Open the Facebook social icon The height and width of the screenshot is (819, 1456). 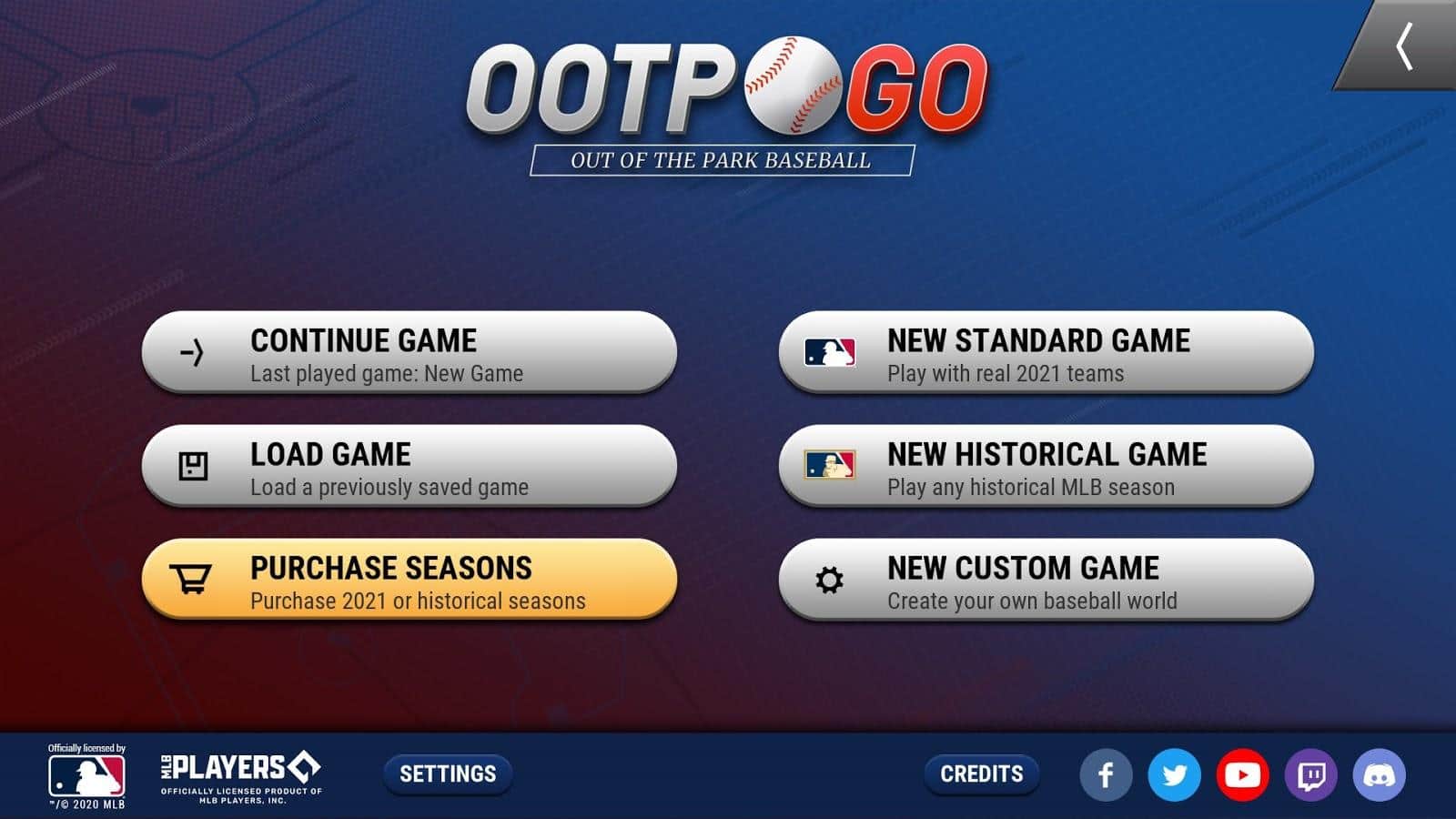pos(1107,774)
